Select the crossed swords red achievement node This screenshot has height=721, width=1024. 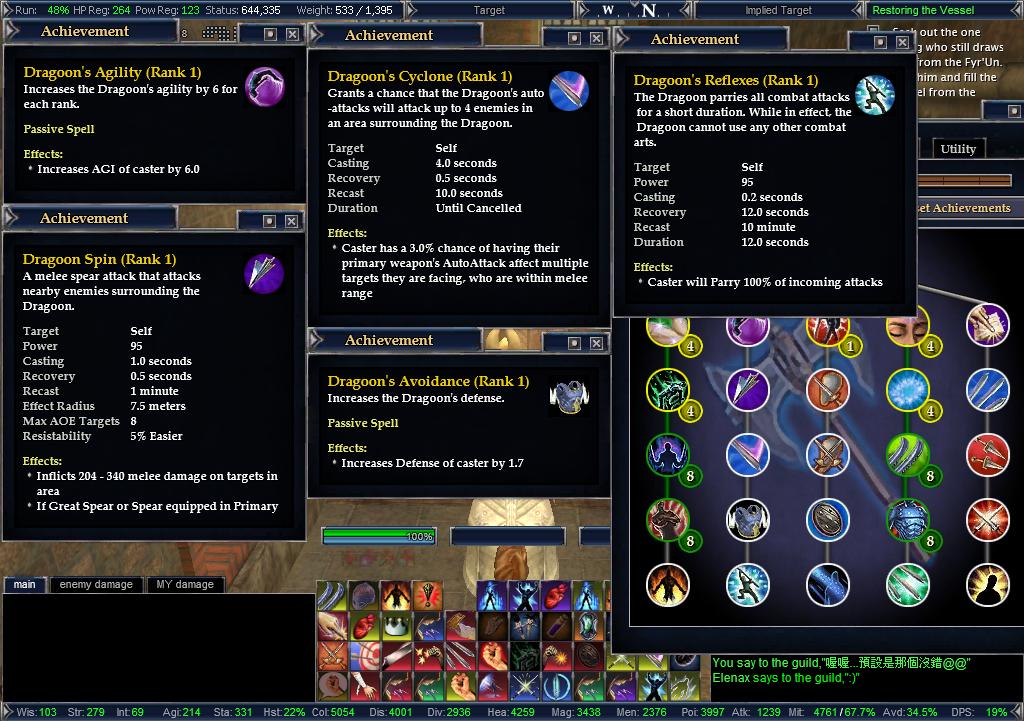(x=987, y=519)
